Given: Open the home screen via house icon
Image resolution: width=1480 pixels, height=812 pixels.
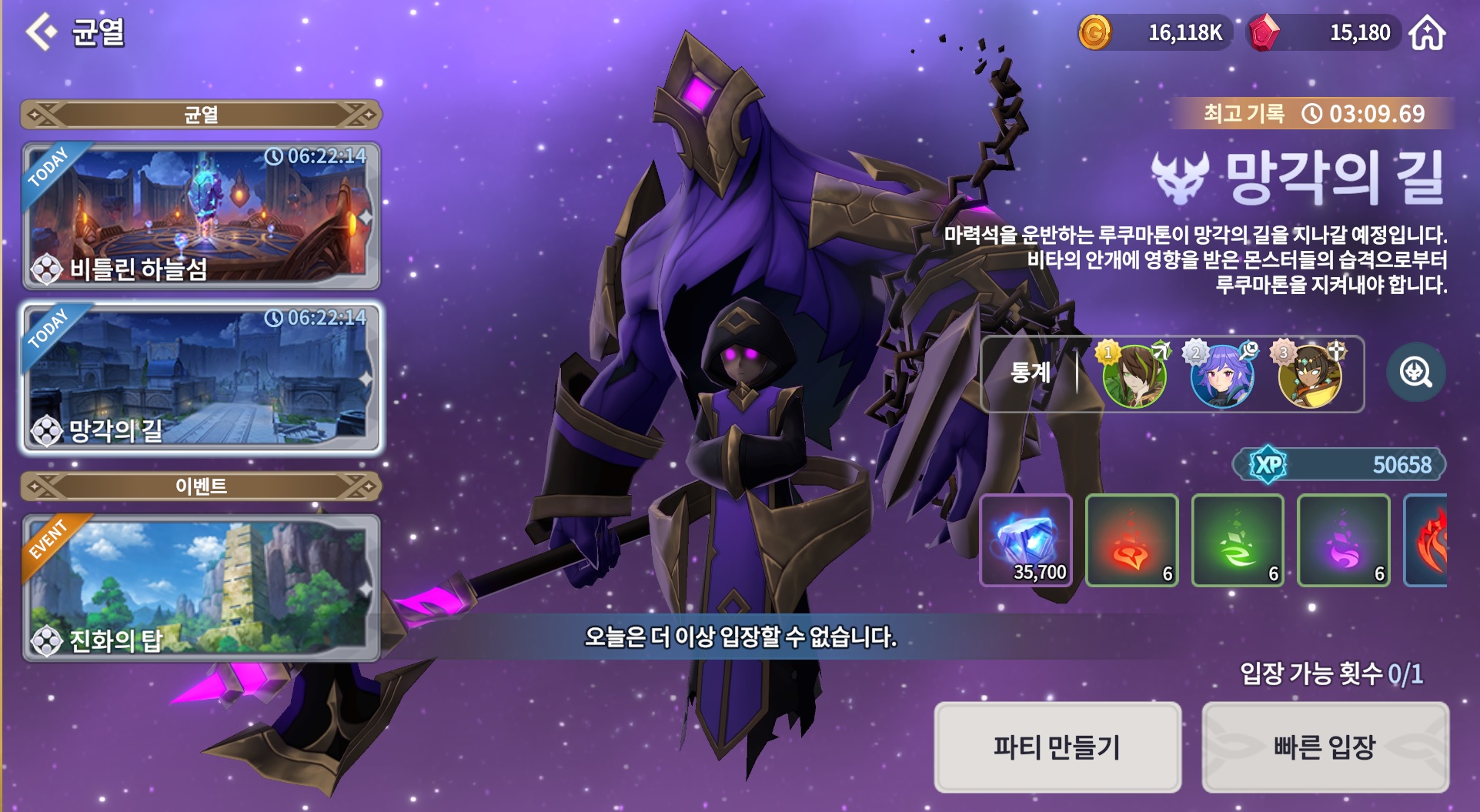Looking at the screenshot, I should click(1427, 33).
